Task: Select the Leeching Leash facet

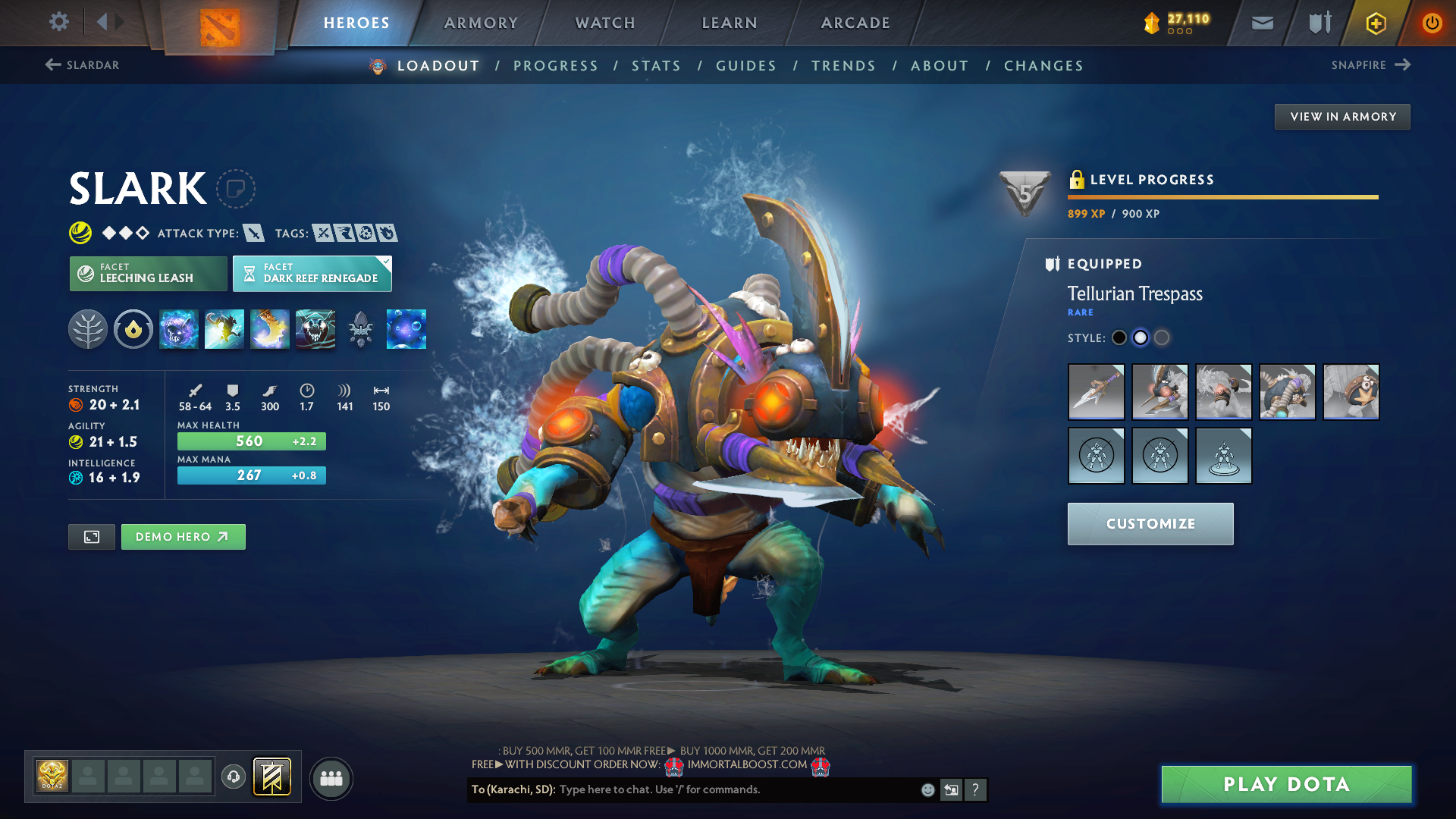Action: pos(148,273)
